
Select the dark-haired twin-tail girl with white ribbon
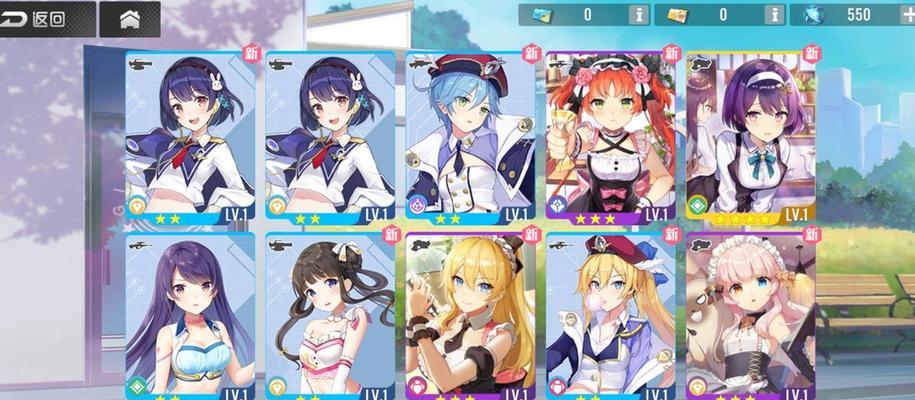[328, 316]
